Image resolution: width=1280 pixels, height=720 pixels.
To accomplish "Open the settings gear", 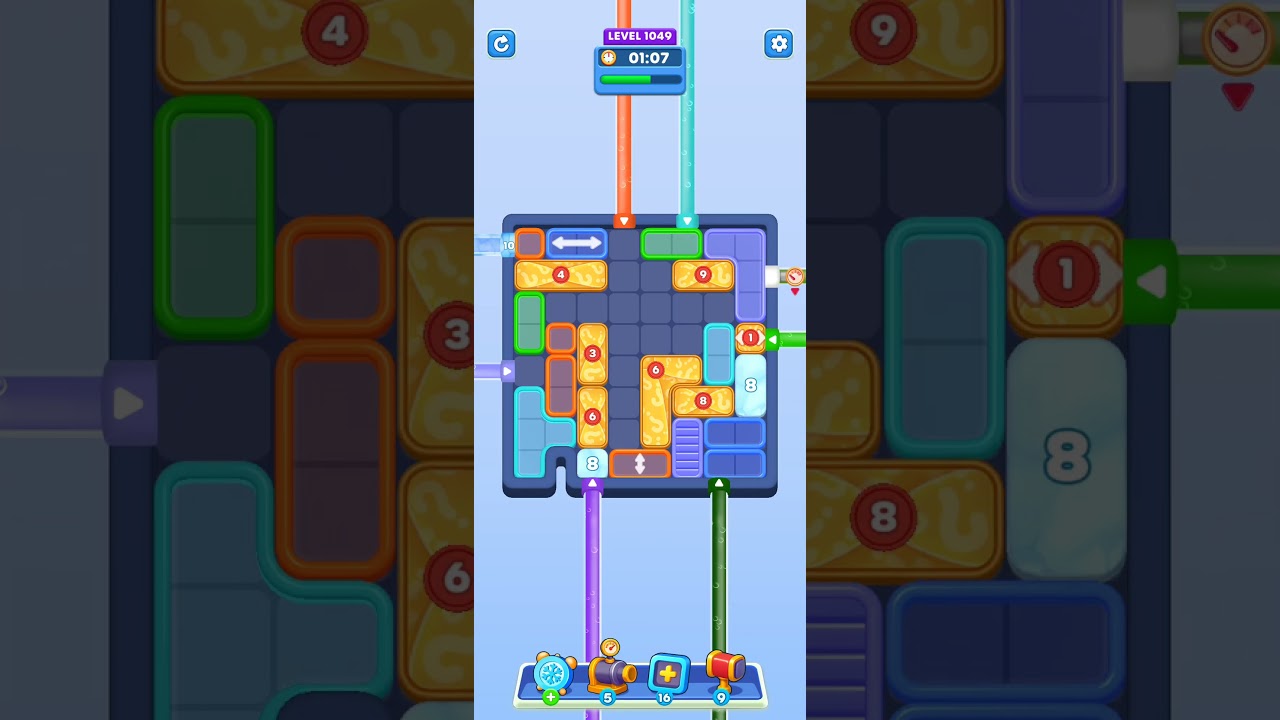I will (779, 44).
